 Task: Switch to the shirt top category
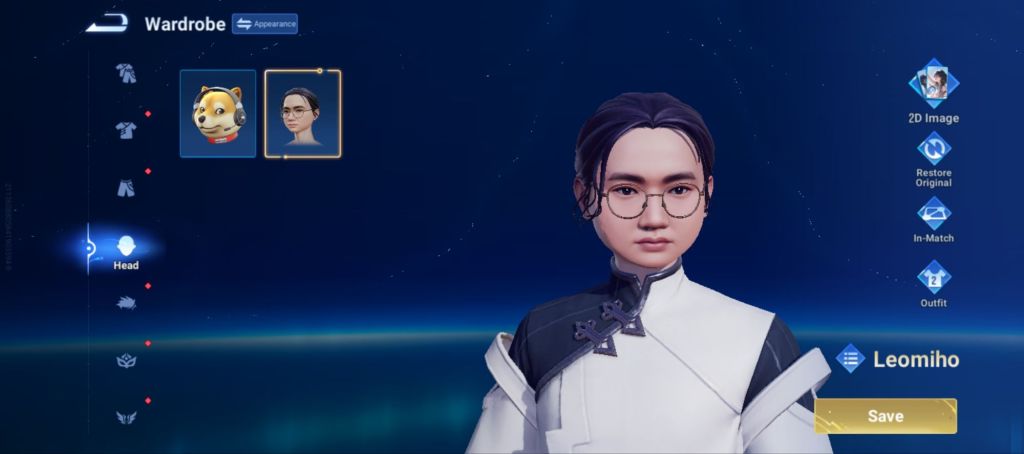(x=126, y=130)
